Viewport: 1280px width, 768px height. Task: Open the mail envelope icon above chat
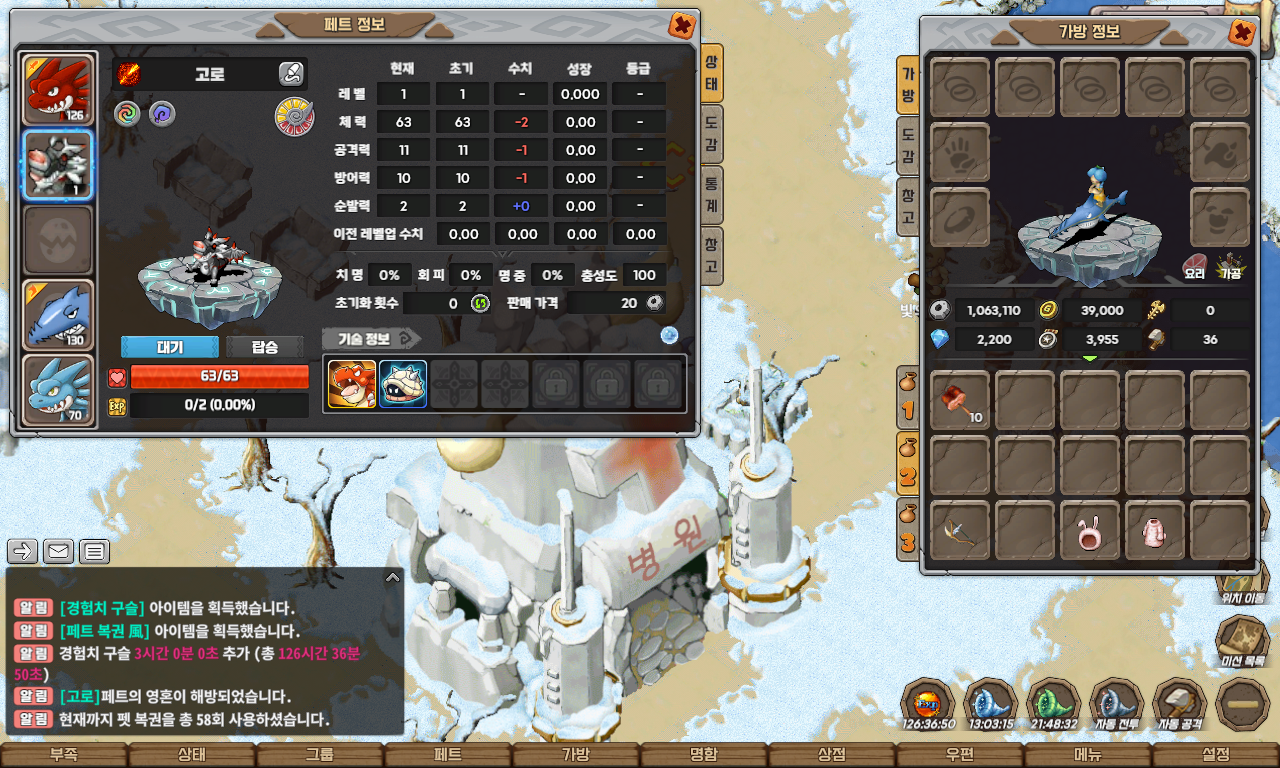(x=59, y=550)
